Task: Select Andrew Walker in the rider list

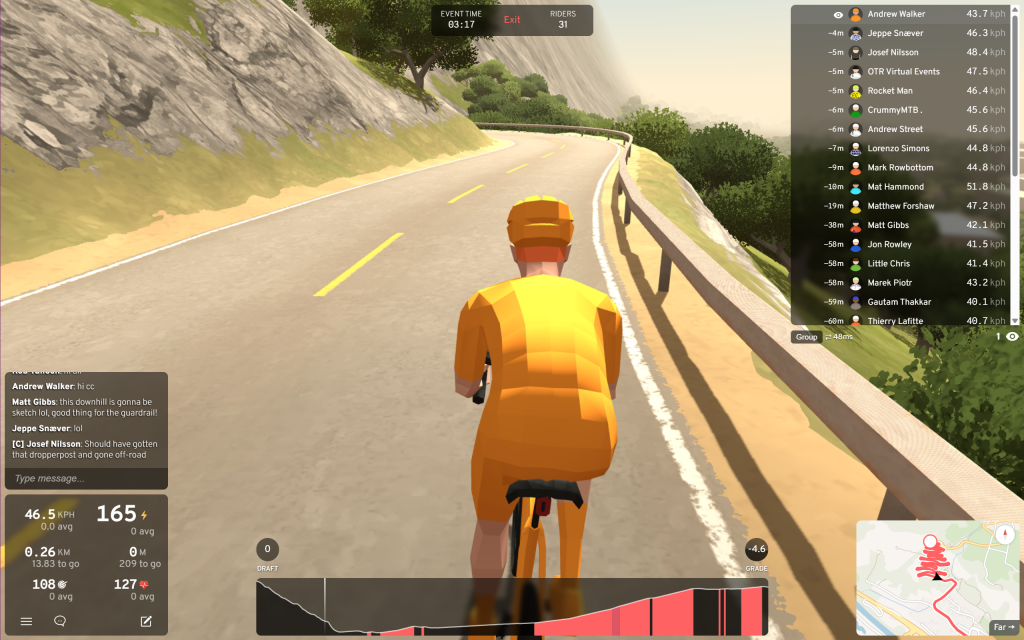Action: pos(896,15)
